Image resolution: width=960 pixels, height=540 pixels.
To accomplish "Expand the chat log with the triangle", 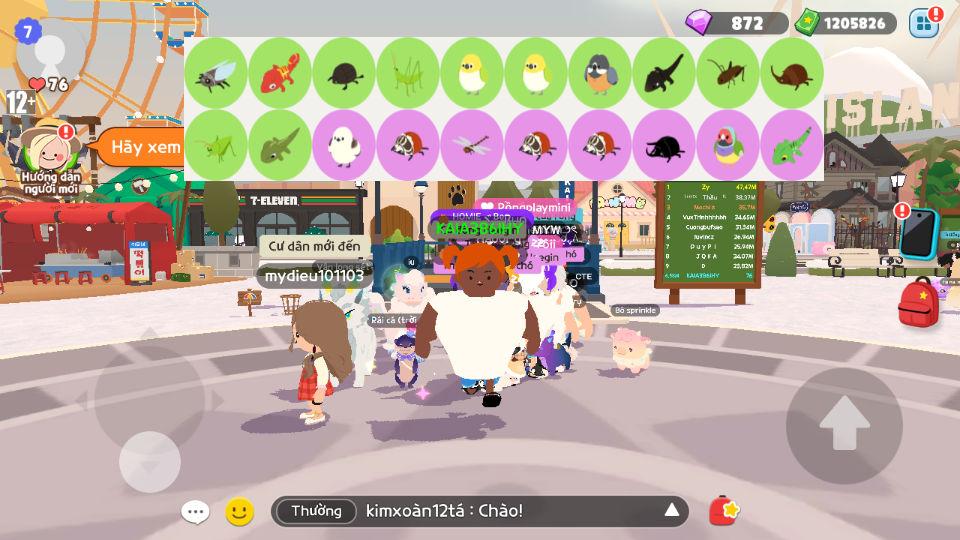I will pyautogui.click(x=672, y=512).
